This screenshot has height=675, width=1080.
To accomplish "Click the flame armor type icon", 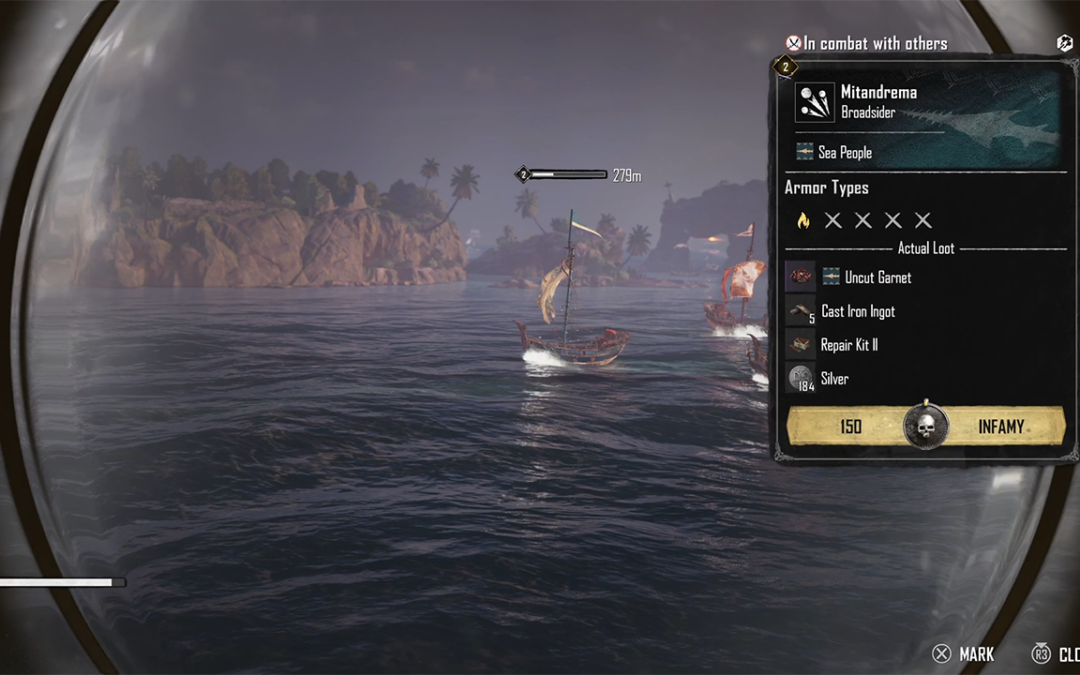I will 802,220.
